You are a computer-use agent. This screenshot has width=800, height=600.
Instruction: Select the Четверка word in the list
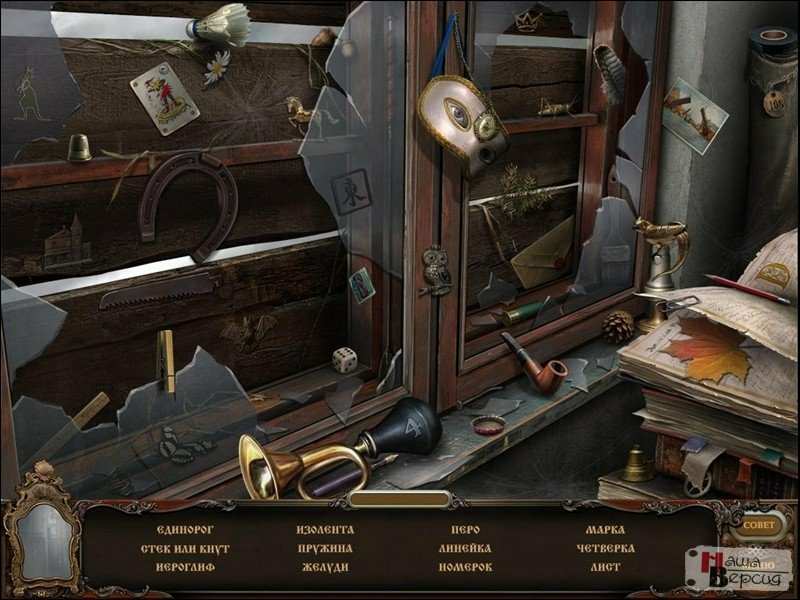pos(605,548)
